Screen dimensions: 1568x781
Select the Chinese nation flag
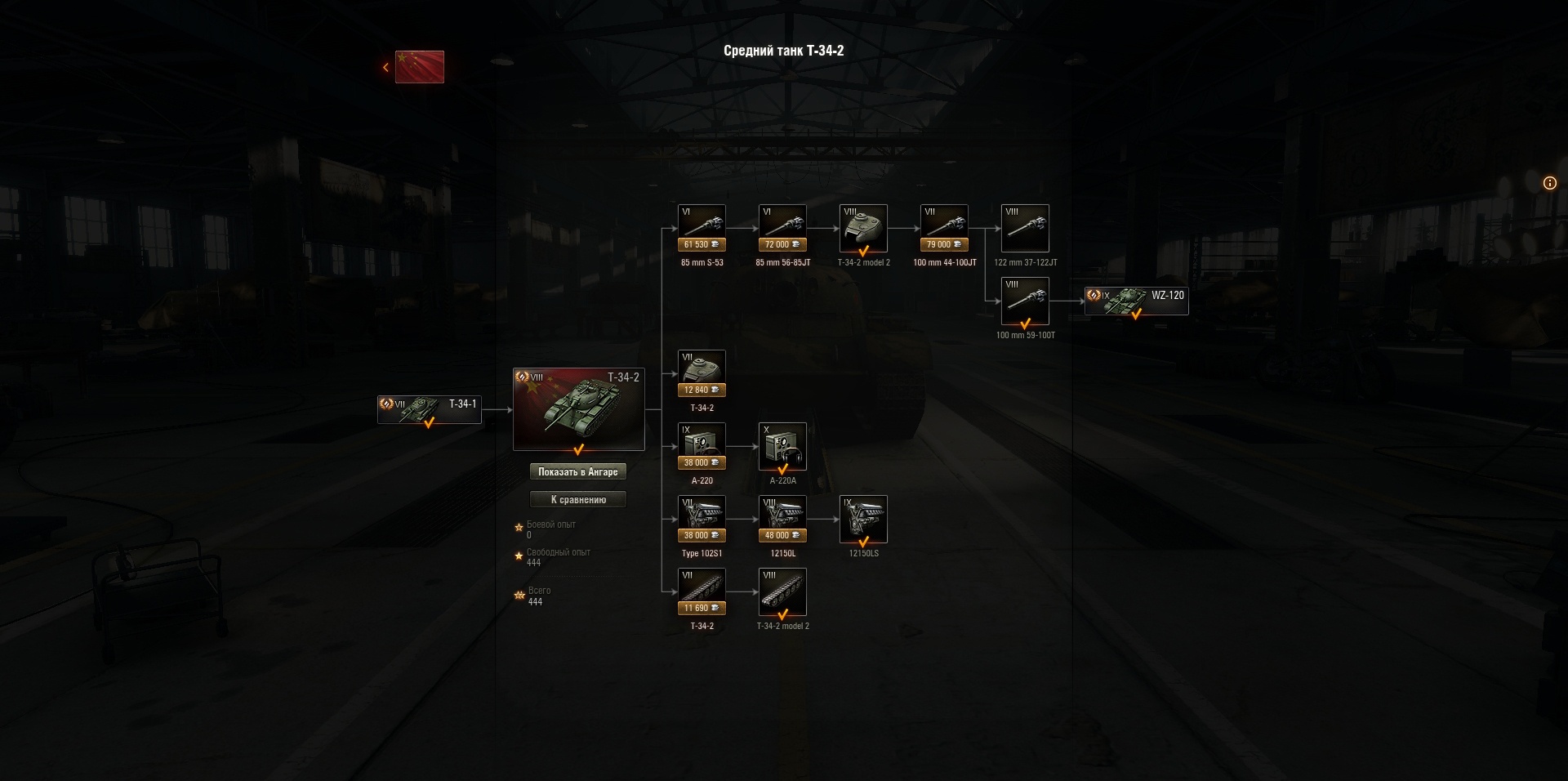pyautogui.click(x=420, y=67)
